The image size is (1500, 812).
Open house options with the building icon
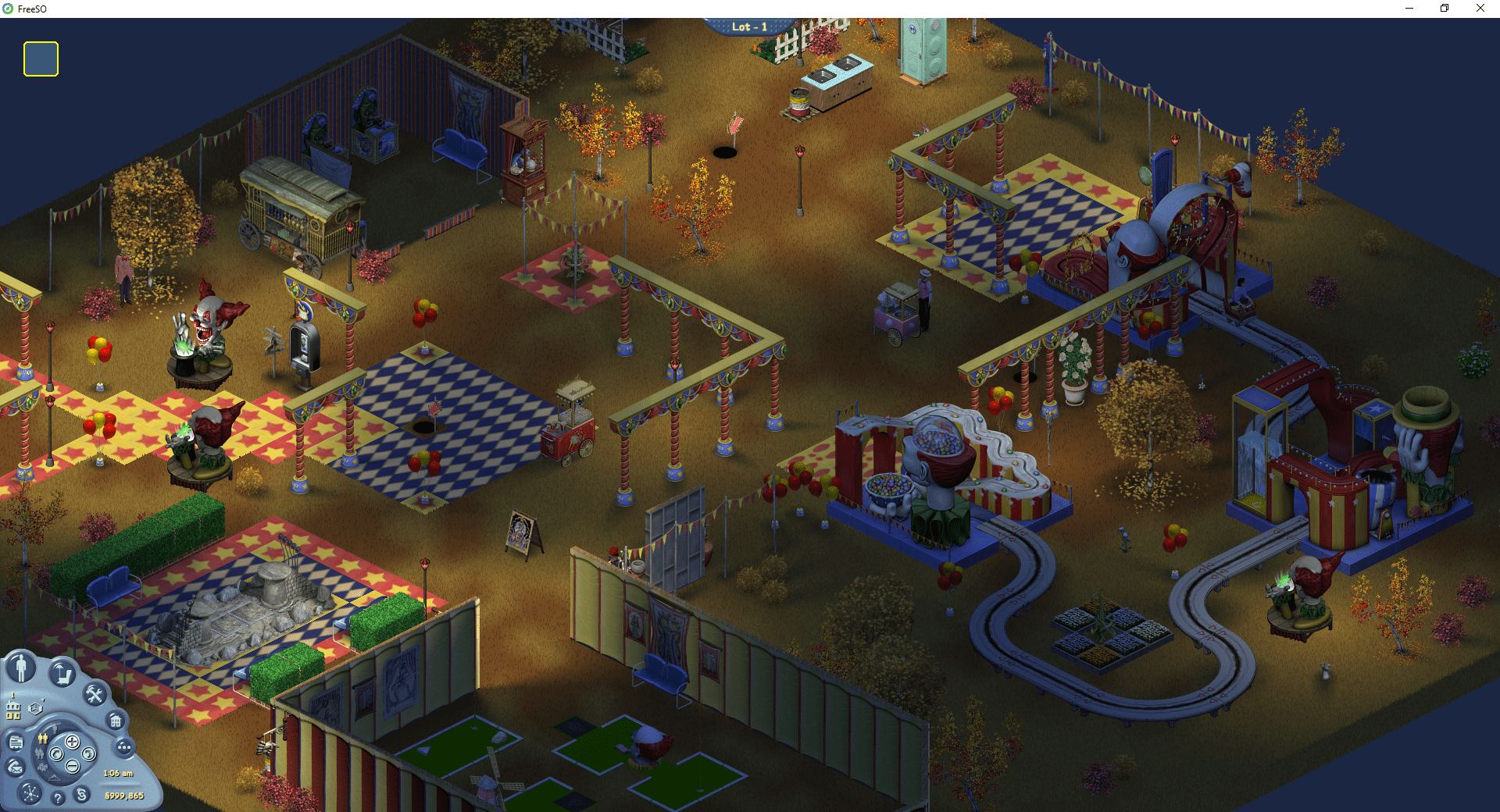pos(116,721)
